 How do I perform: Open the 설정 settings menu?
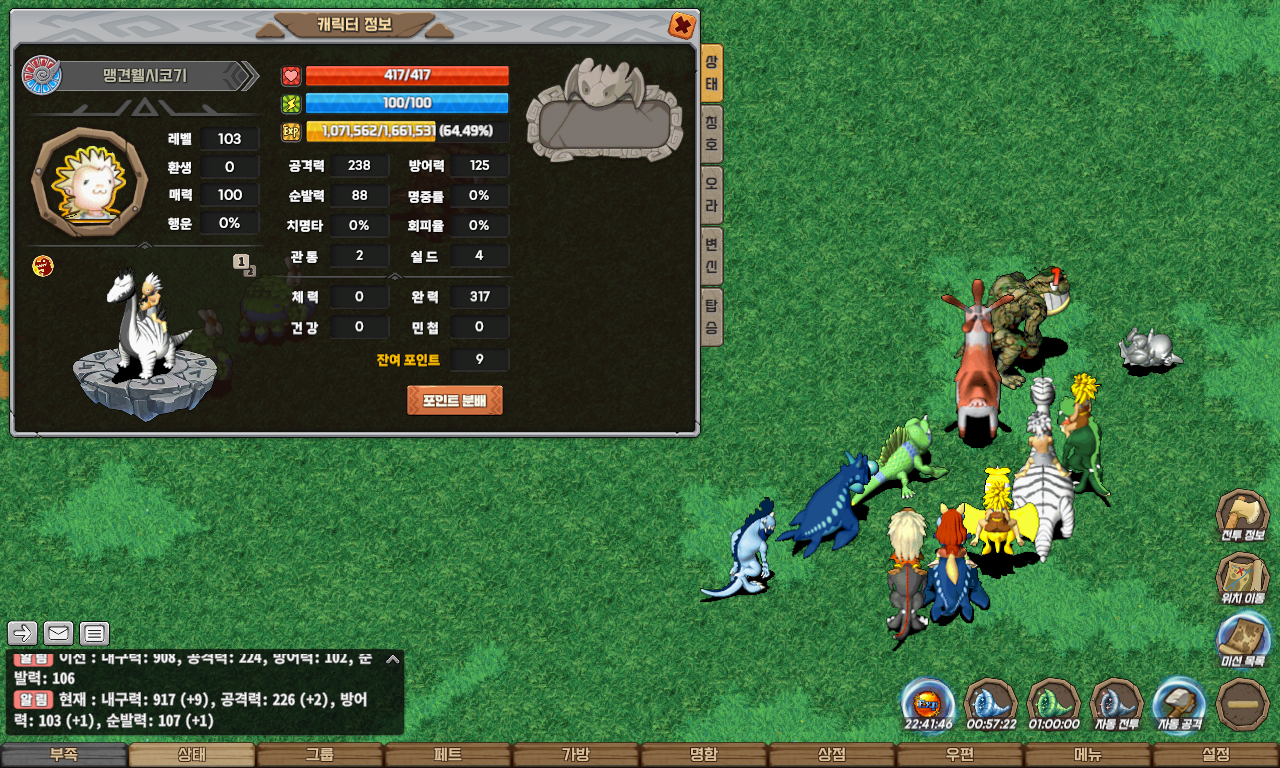point(1216,755)
